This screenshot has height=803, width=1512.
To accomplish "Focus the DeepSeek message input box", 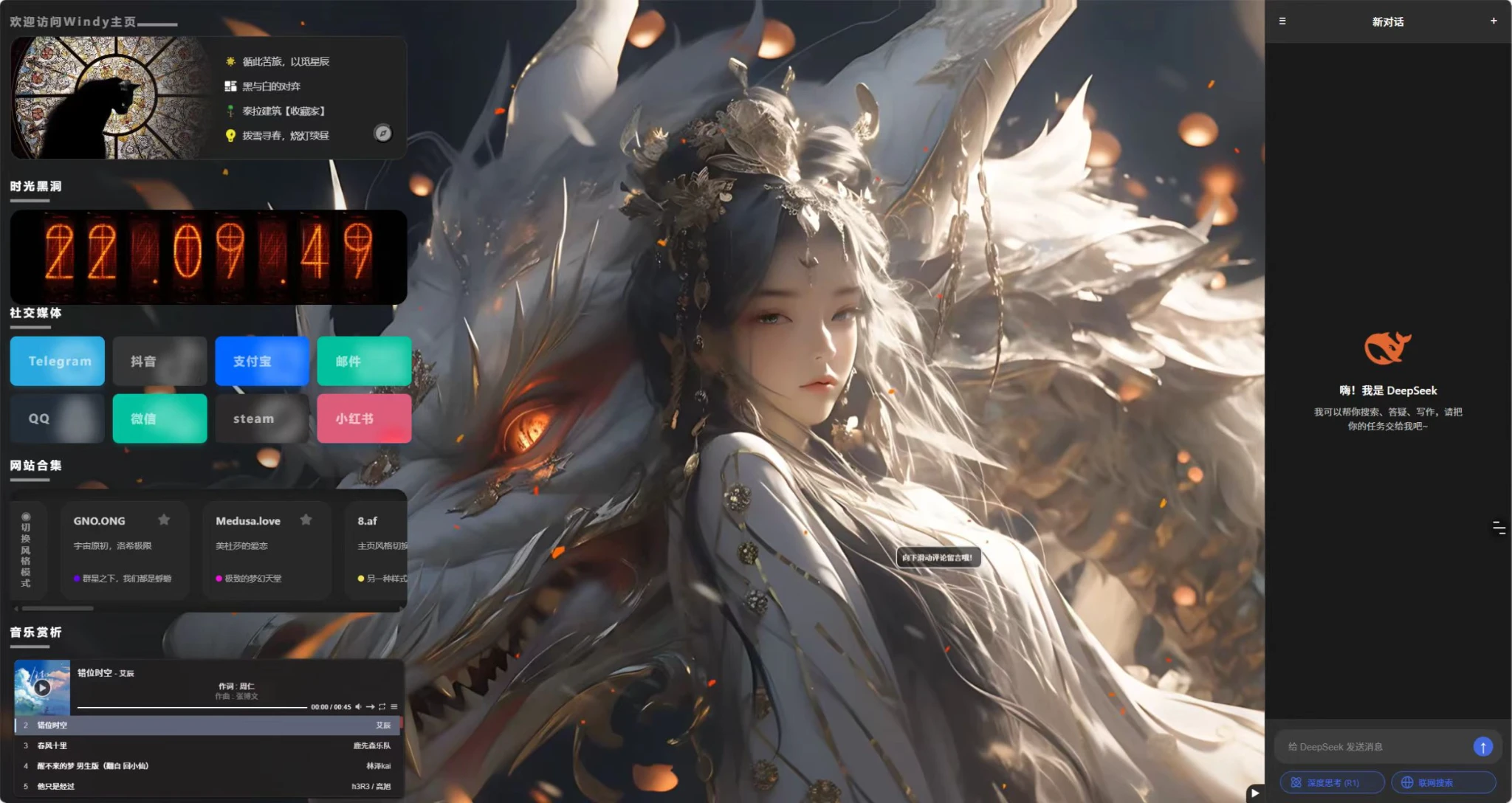I will [1373, 747].
